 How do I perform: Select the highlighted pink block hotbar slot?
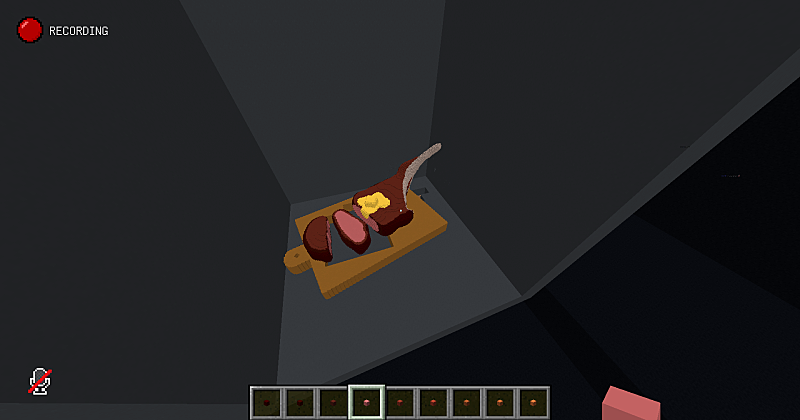(x=366, y=402)
